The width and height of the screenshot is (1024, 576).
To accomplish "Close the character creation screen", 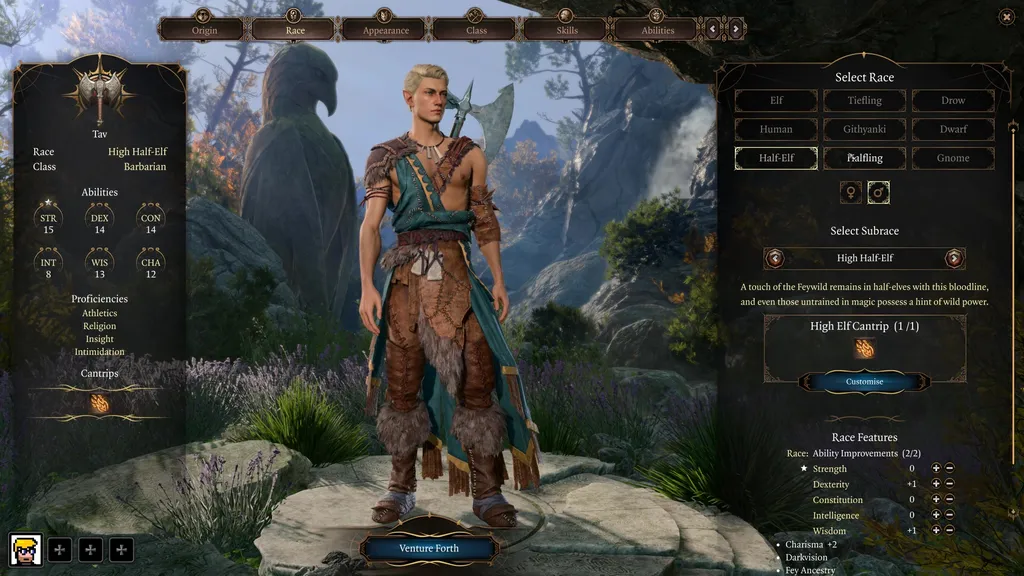I will (x=1006, y=16).
